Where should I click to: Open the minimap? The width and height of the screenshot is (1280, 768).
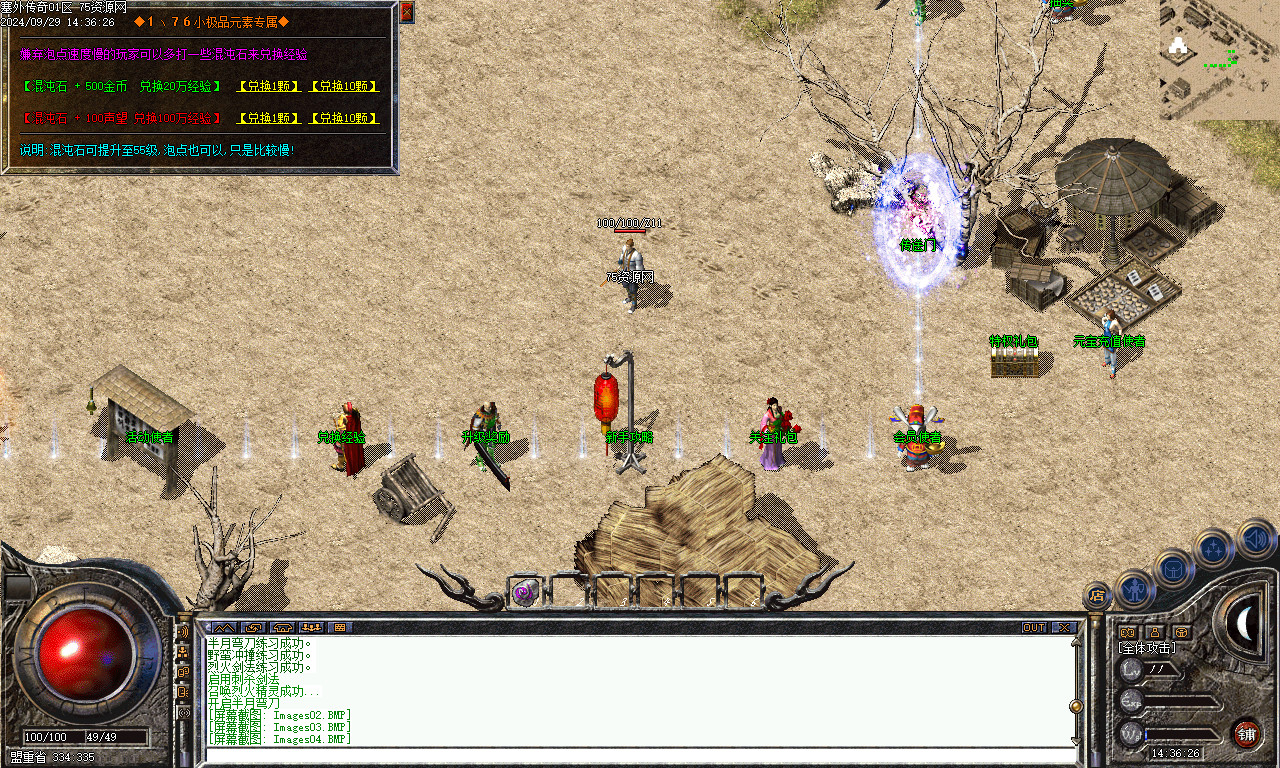(x=1219, y=60)
